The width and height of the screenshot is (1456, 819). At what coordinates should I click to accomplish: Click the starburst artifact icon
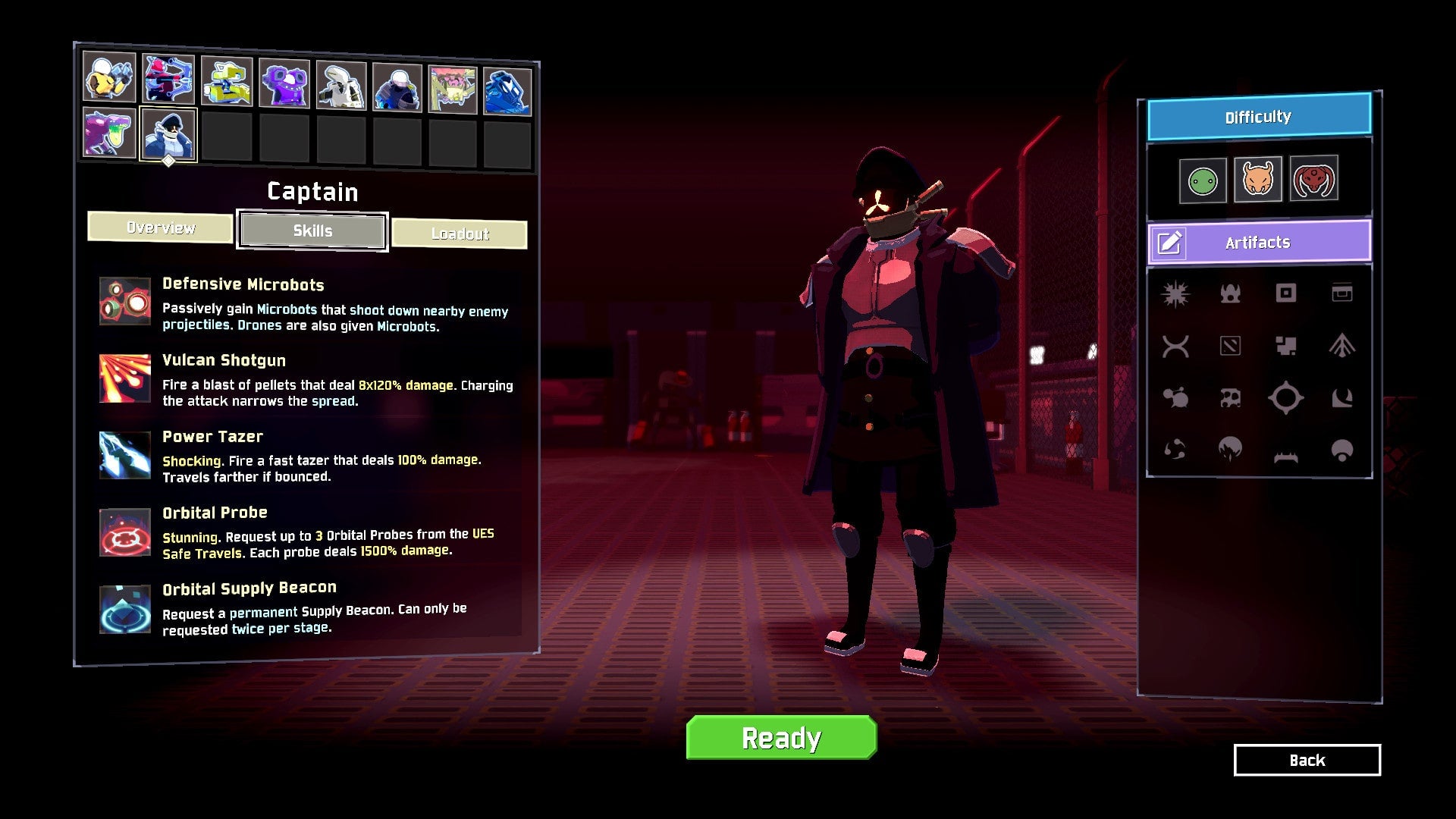tap(1175, 294)
